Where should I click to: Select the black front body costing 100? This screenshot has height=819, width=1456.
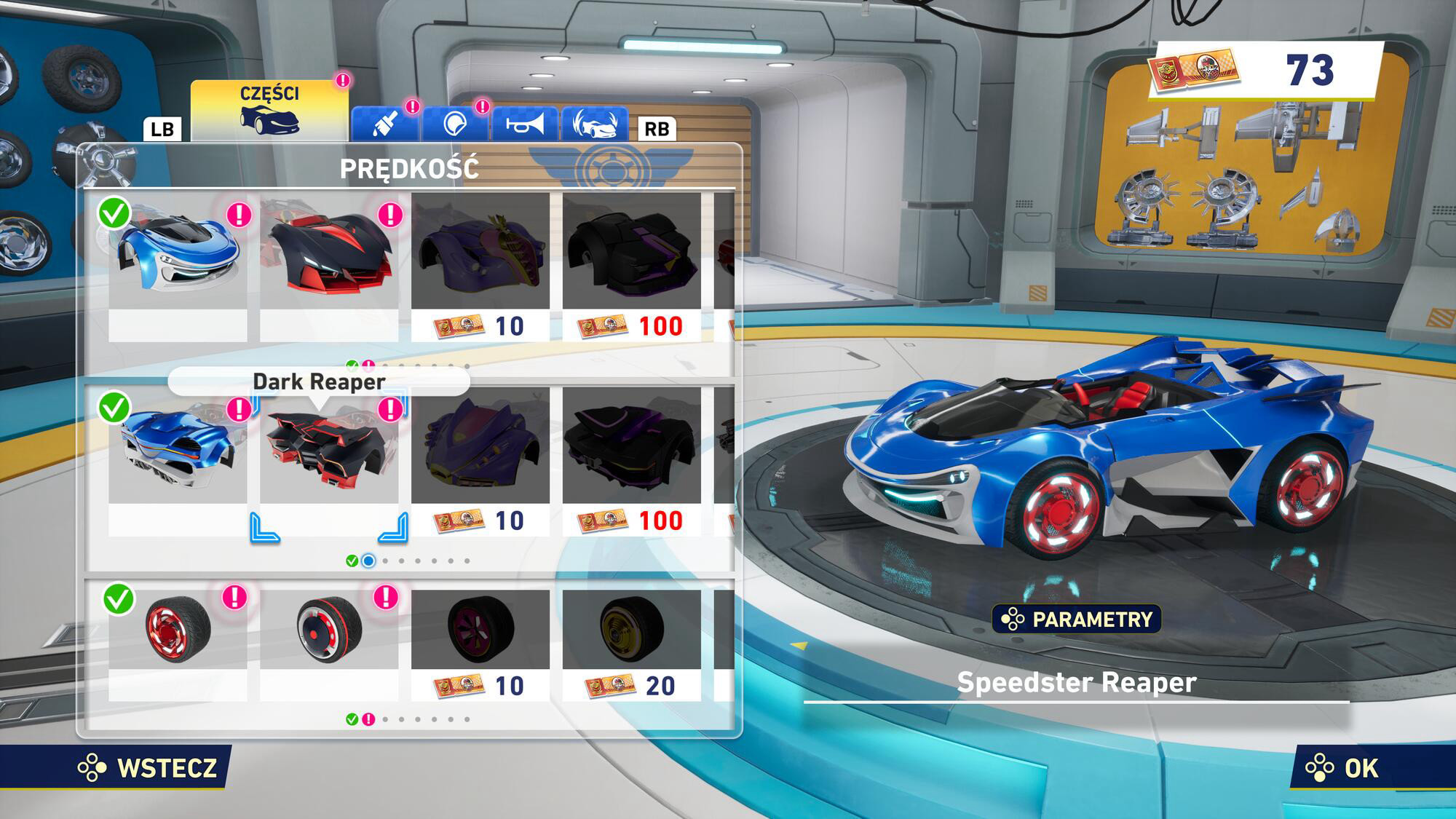point(632,266)
